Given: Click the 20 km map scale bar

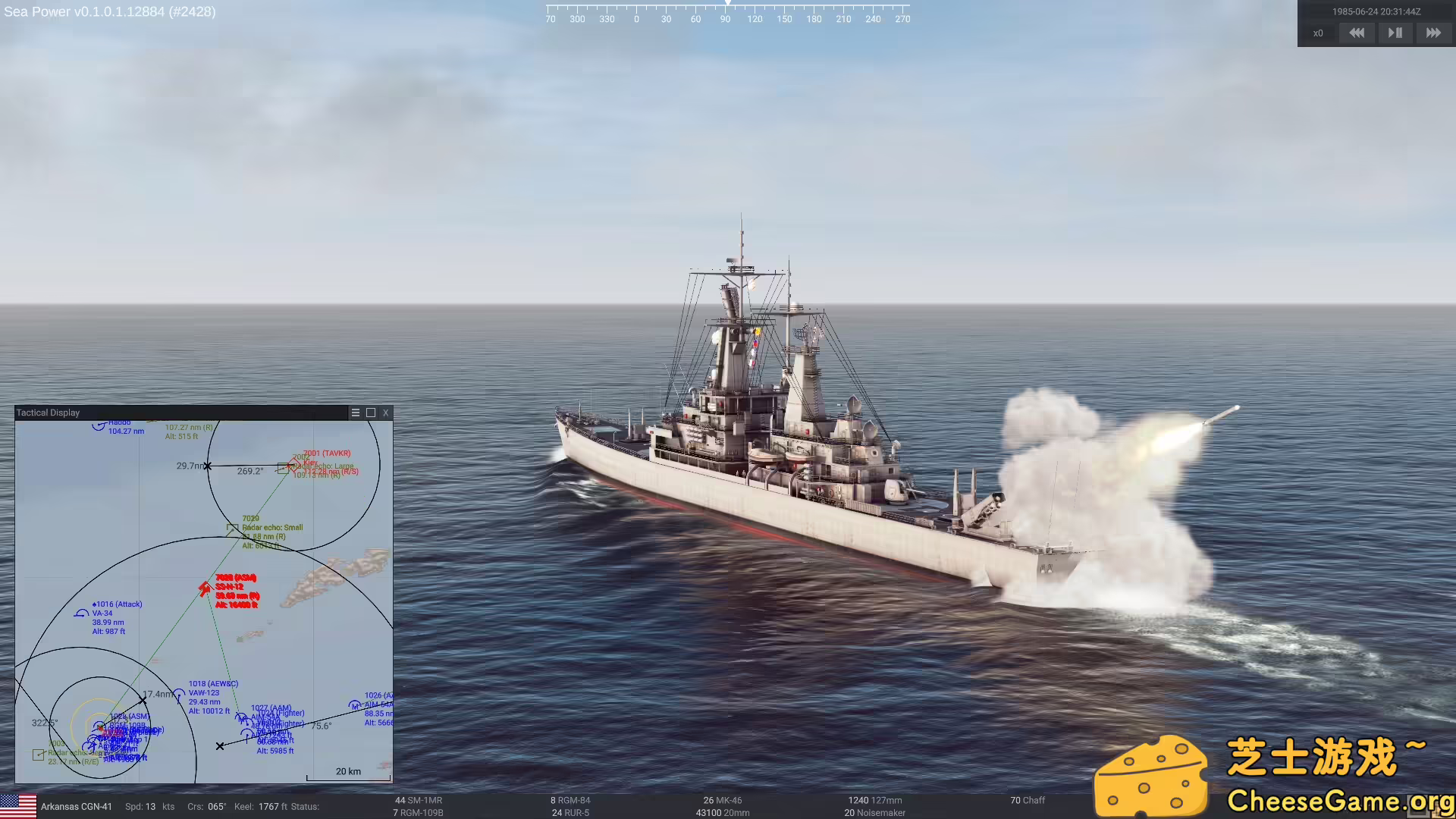Looking at the screenshot, I should (348, 770).
